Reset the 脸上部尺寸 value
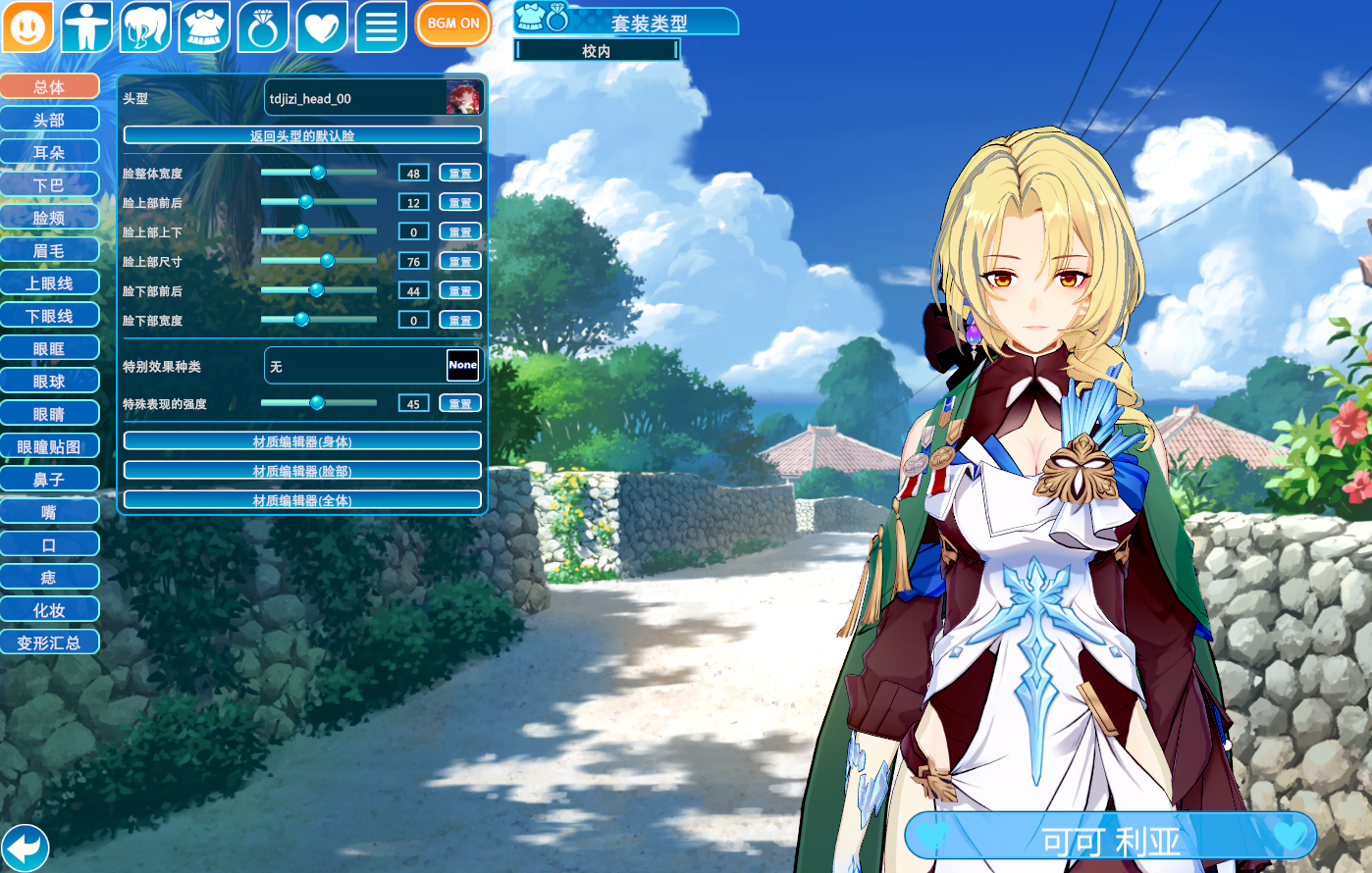Image resolution: width=1372 pixels, height=873 pixels. (x=459, y=262)
